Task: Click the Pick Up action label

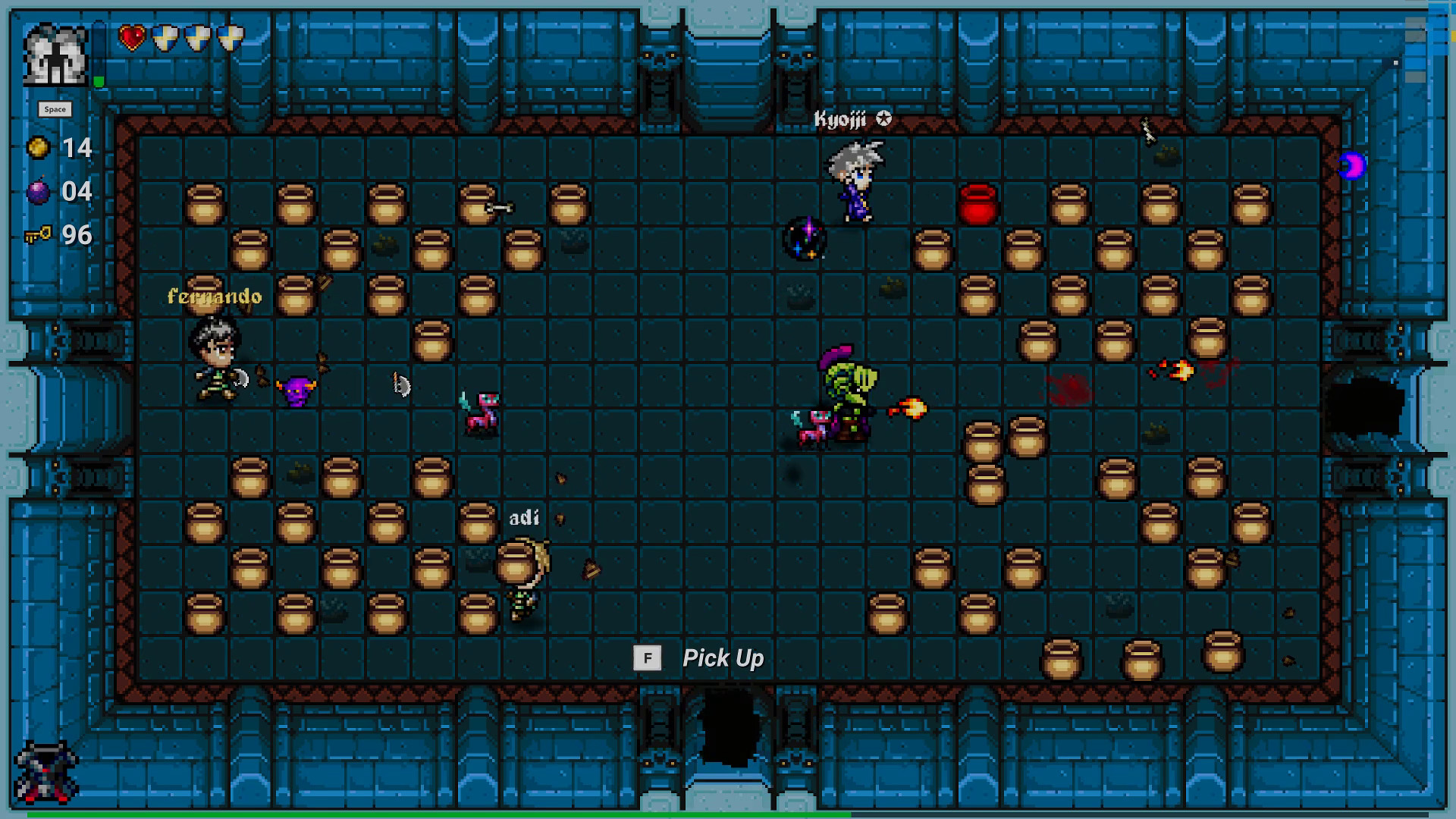Action: [x=723, y=657]
